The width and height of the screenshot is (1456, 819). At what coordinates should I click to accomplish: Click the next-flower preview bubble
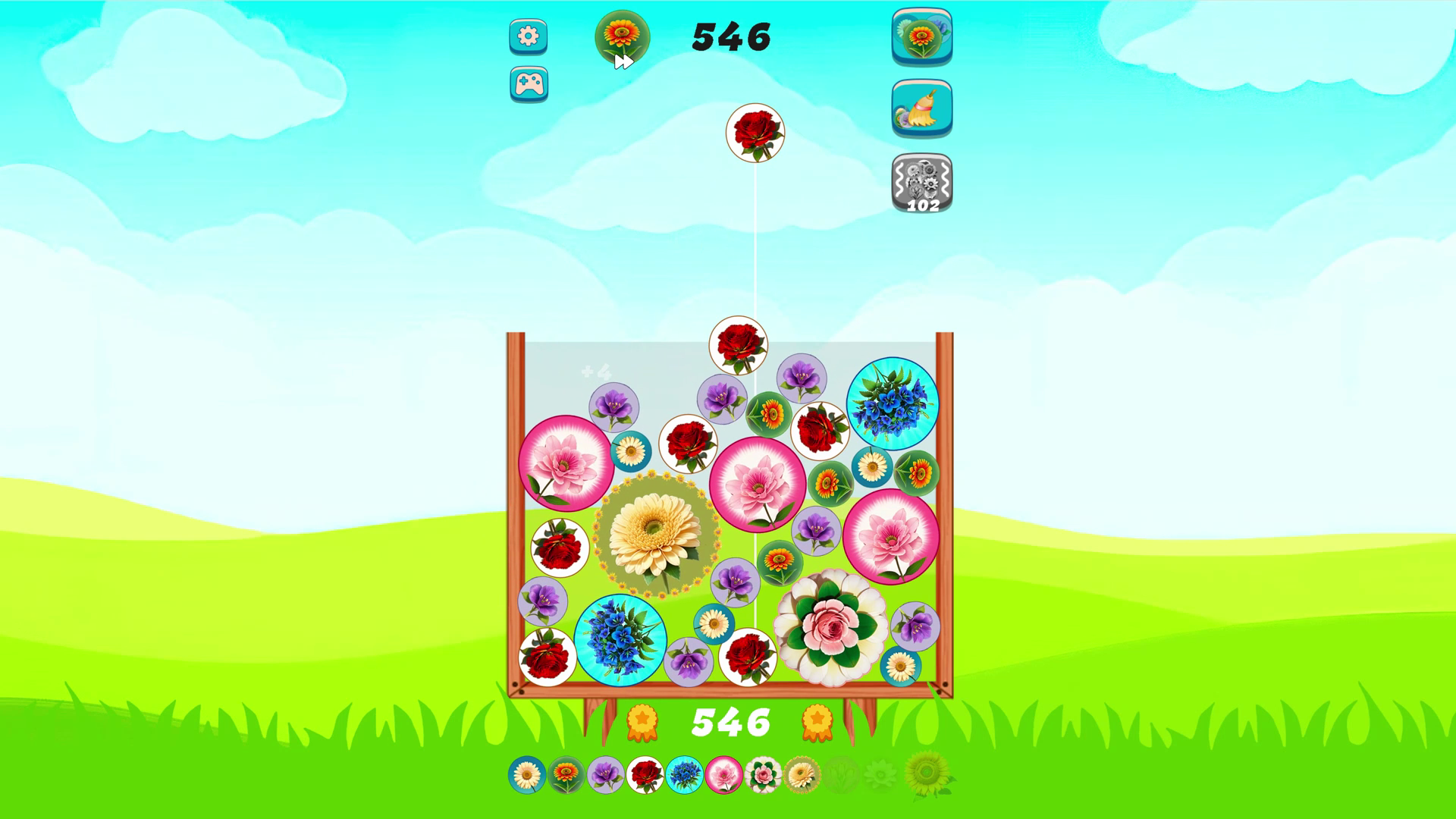coord(620,36)
